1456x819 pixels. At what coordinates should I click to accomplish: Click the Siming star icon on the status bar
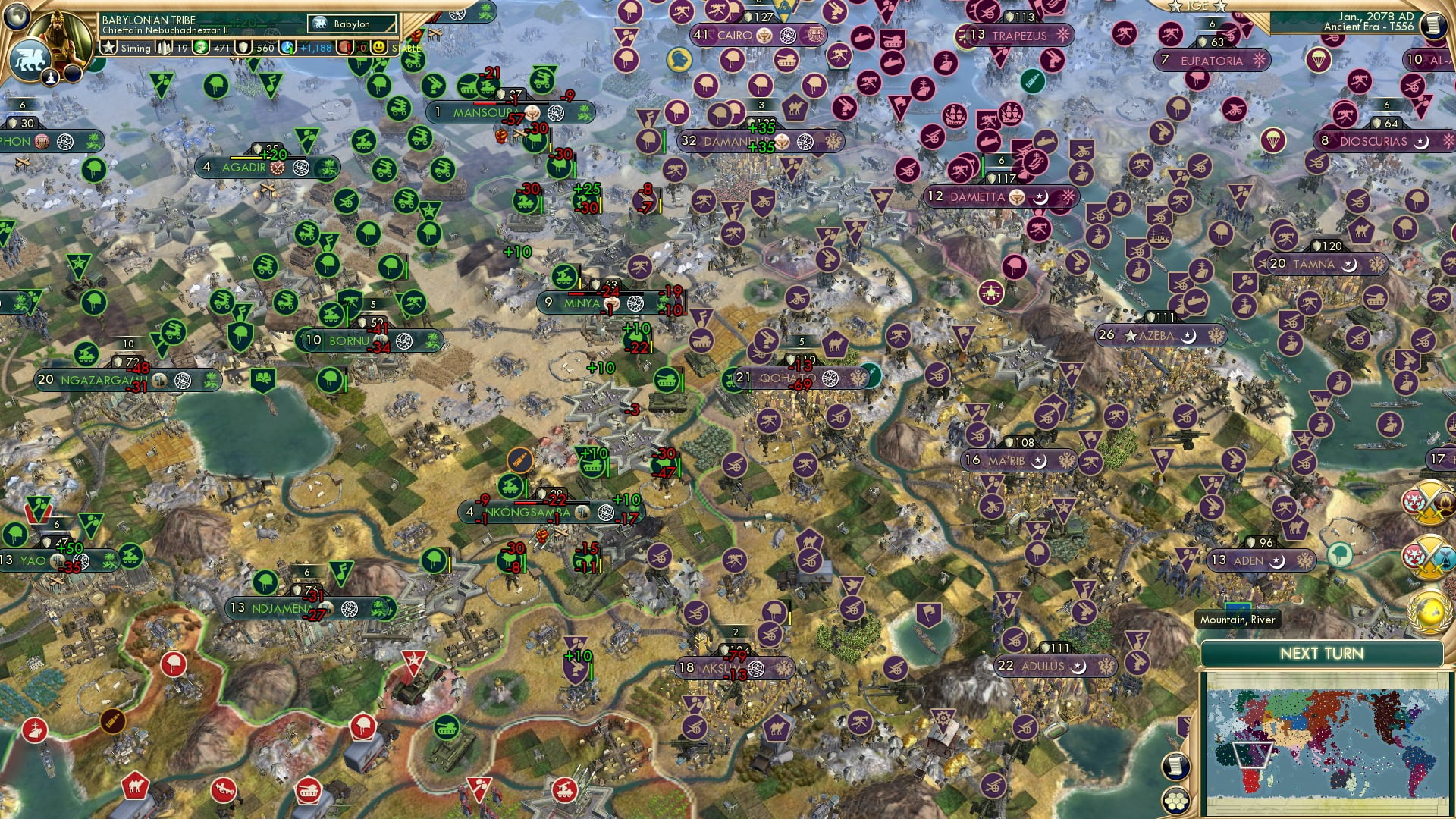pyautogui.click(x=109, y=48)
